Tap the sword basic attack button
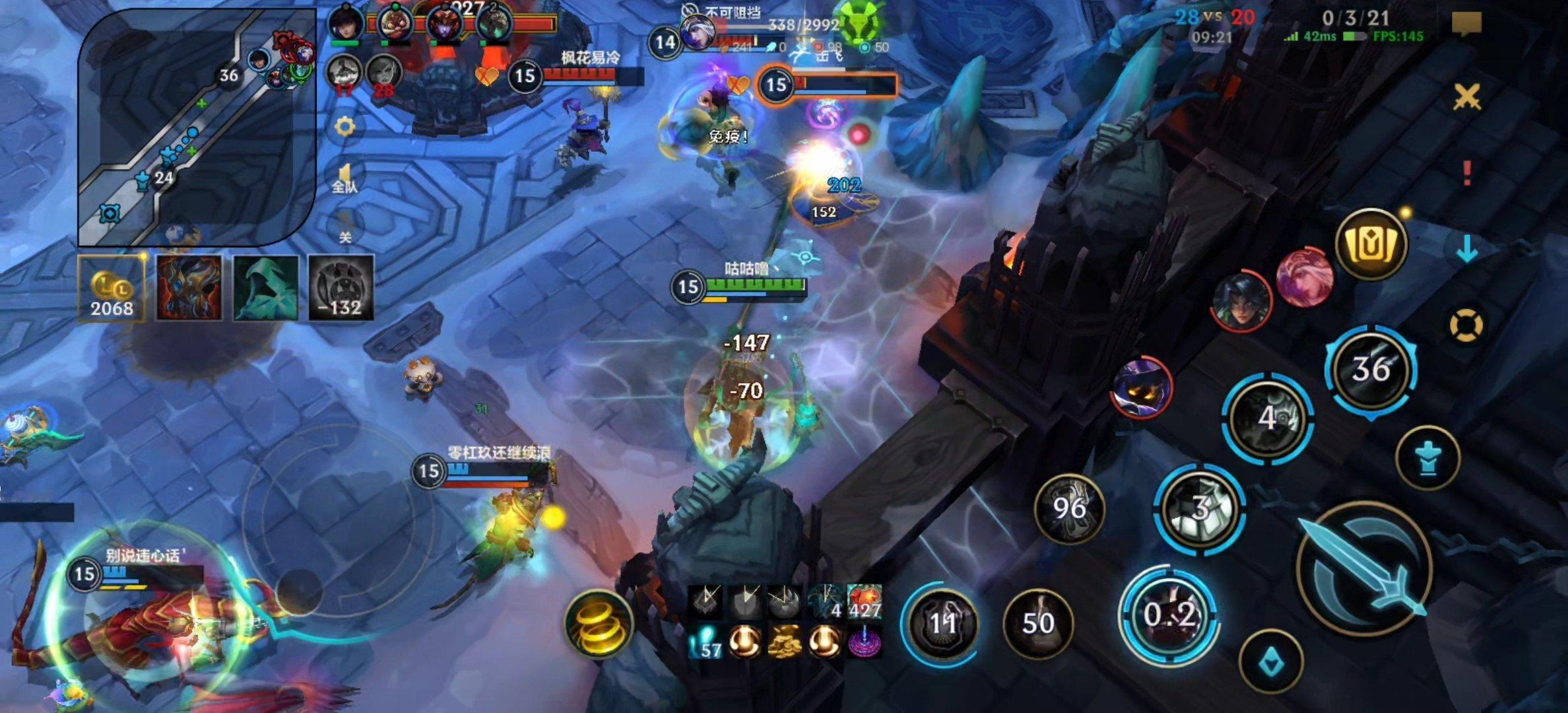This screenshot has width=1568, height=713. click(x=1365, y=569)
